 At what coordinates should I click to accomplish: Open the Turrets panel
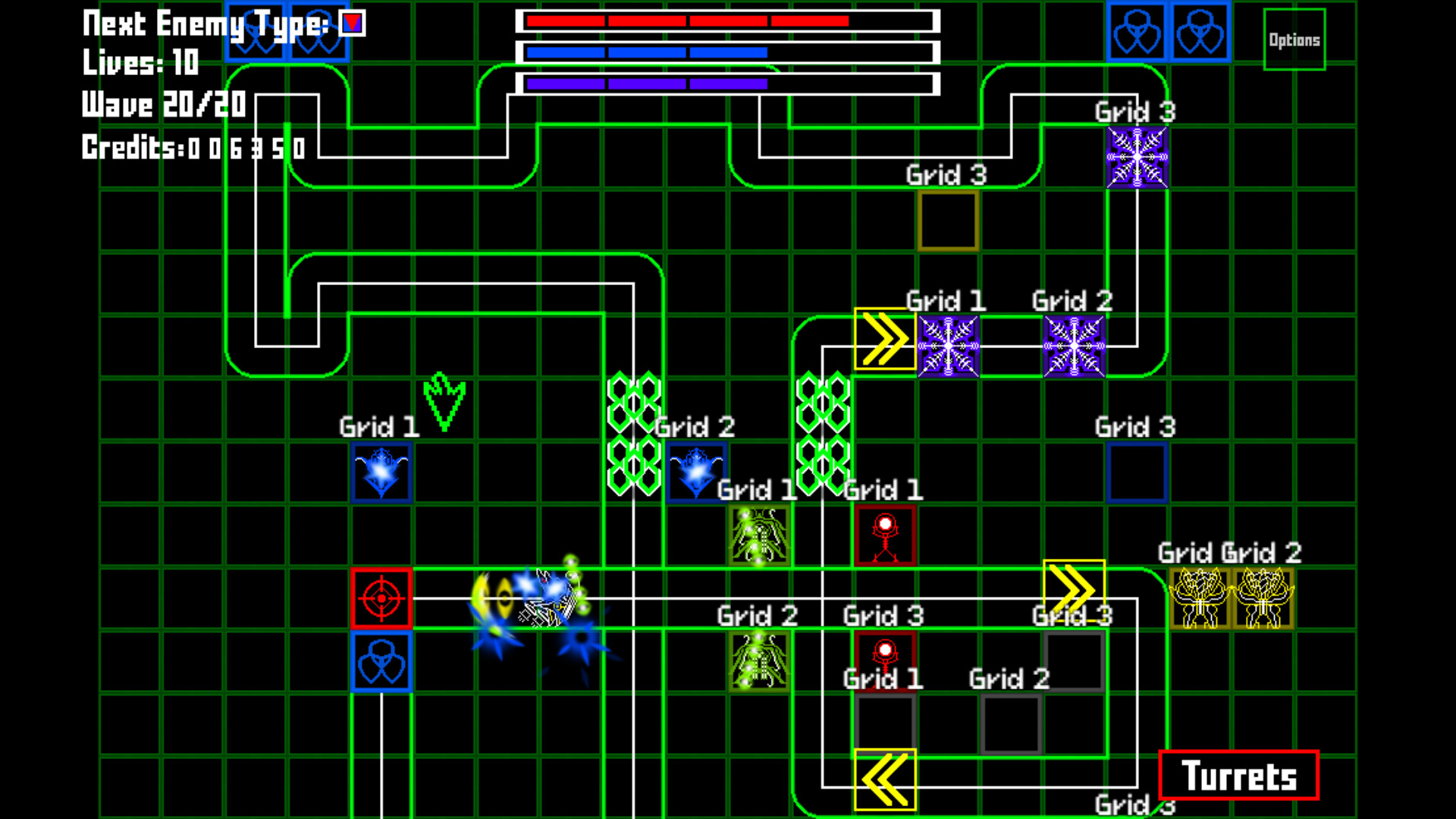click(1238, 775)
